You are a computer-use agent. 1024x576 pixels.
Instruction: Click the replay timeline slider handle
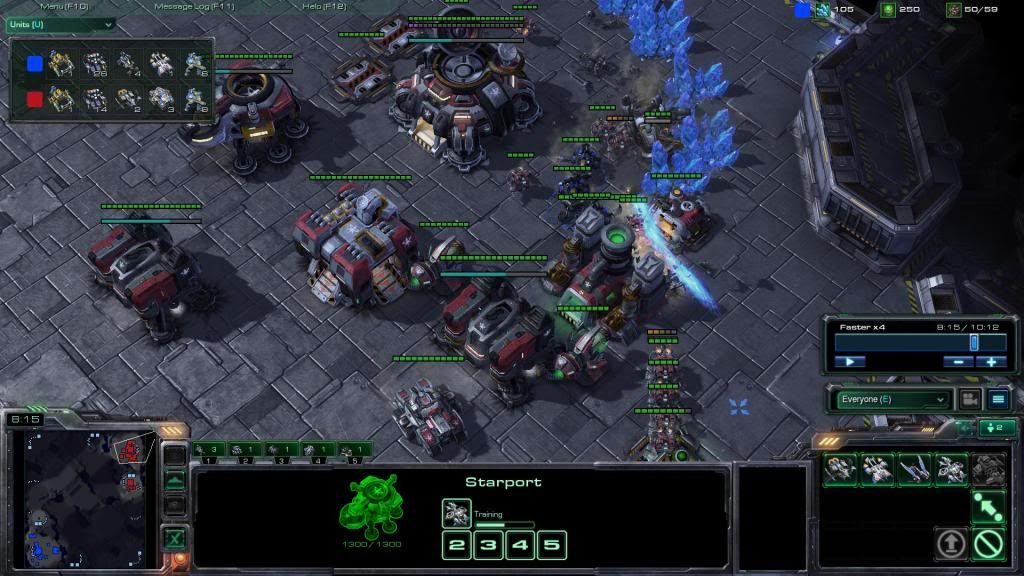coord(974,342)
